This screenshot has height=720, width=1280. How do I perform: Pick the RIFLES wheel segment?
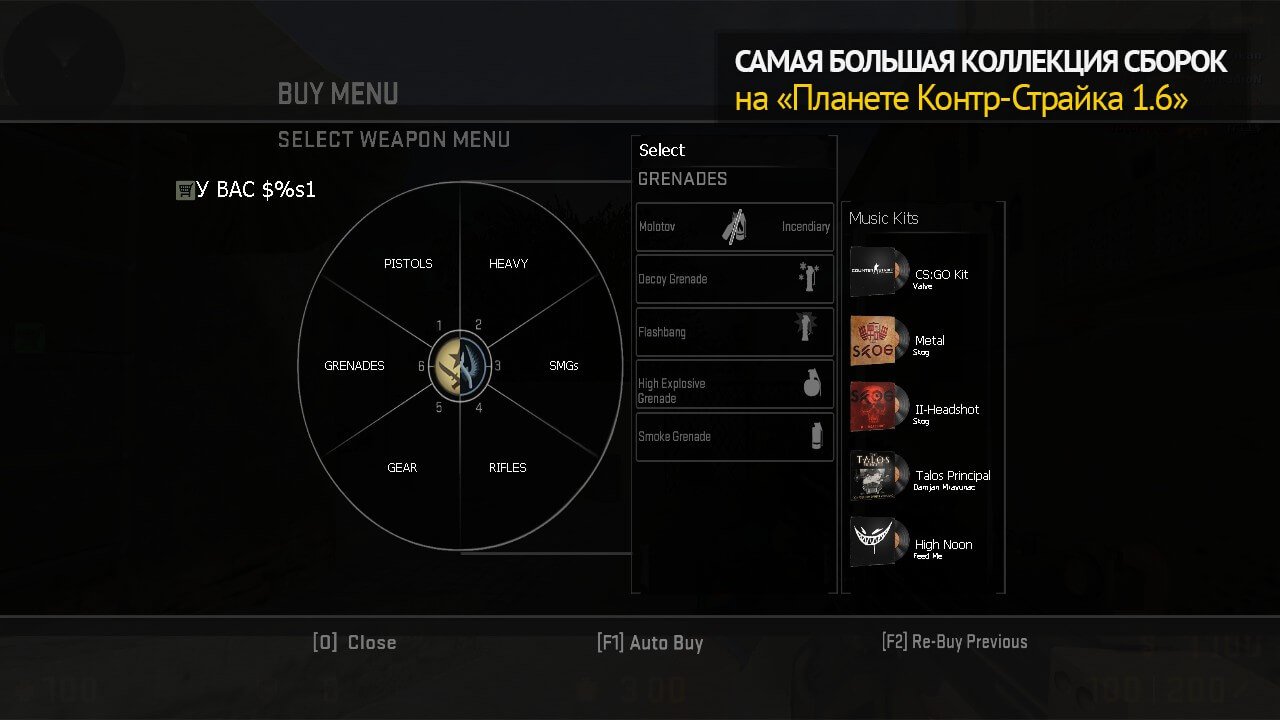(x=507, y=468)
